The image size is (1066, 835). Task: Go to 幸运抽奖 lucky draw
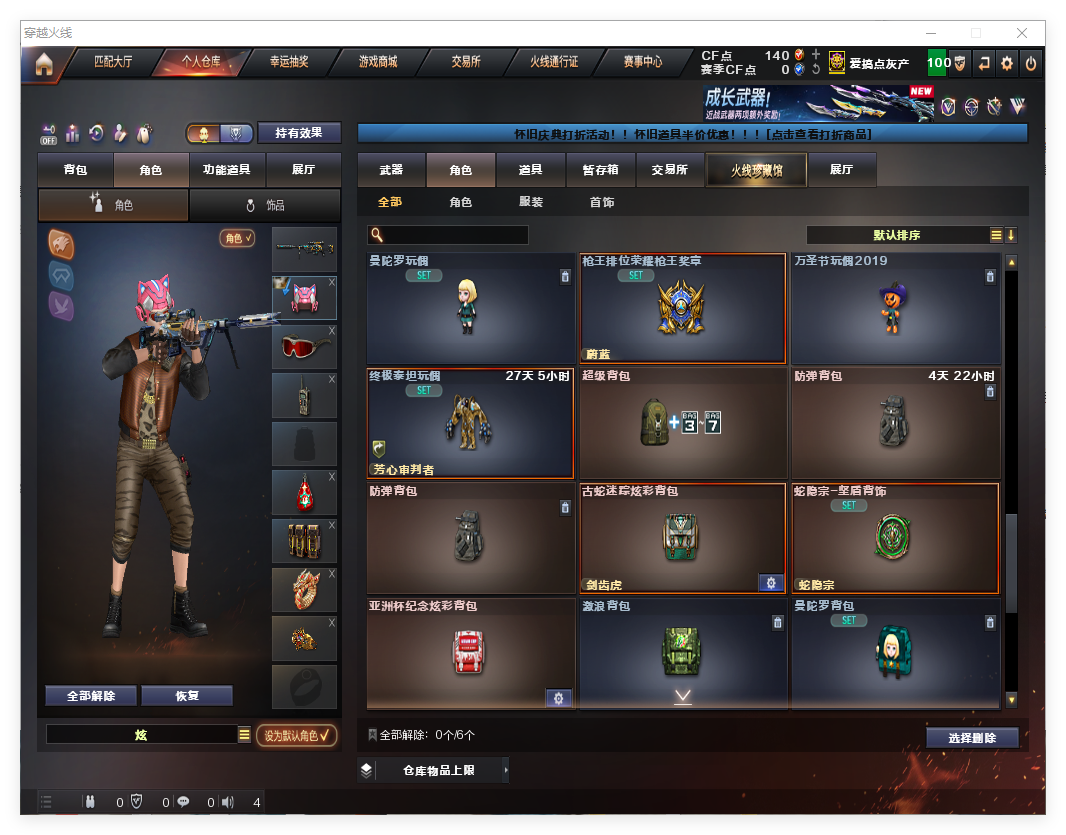point(289,62)
